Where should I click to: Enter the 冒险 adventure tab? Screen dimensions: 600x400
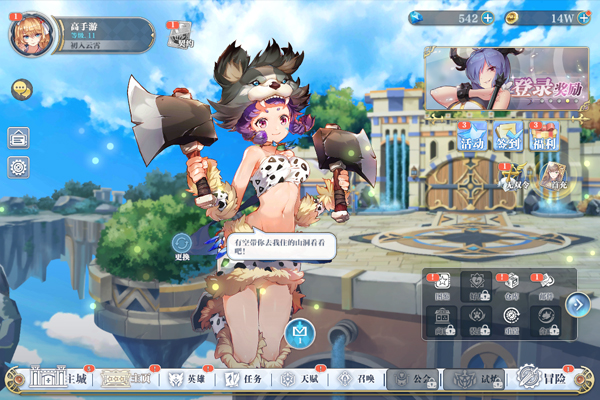coord(545,381)
